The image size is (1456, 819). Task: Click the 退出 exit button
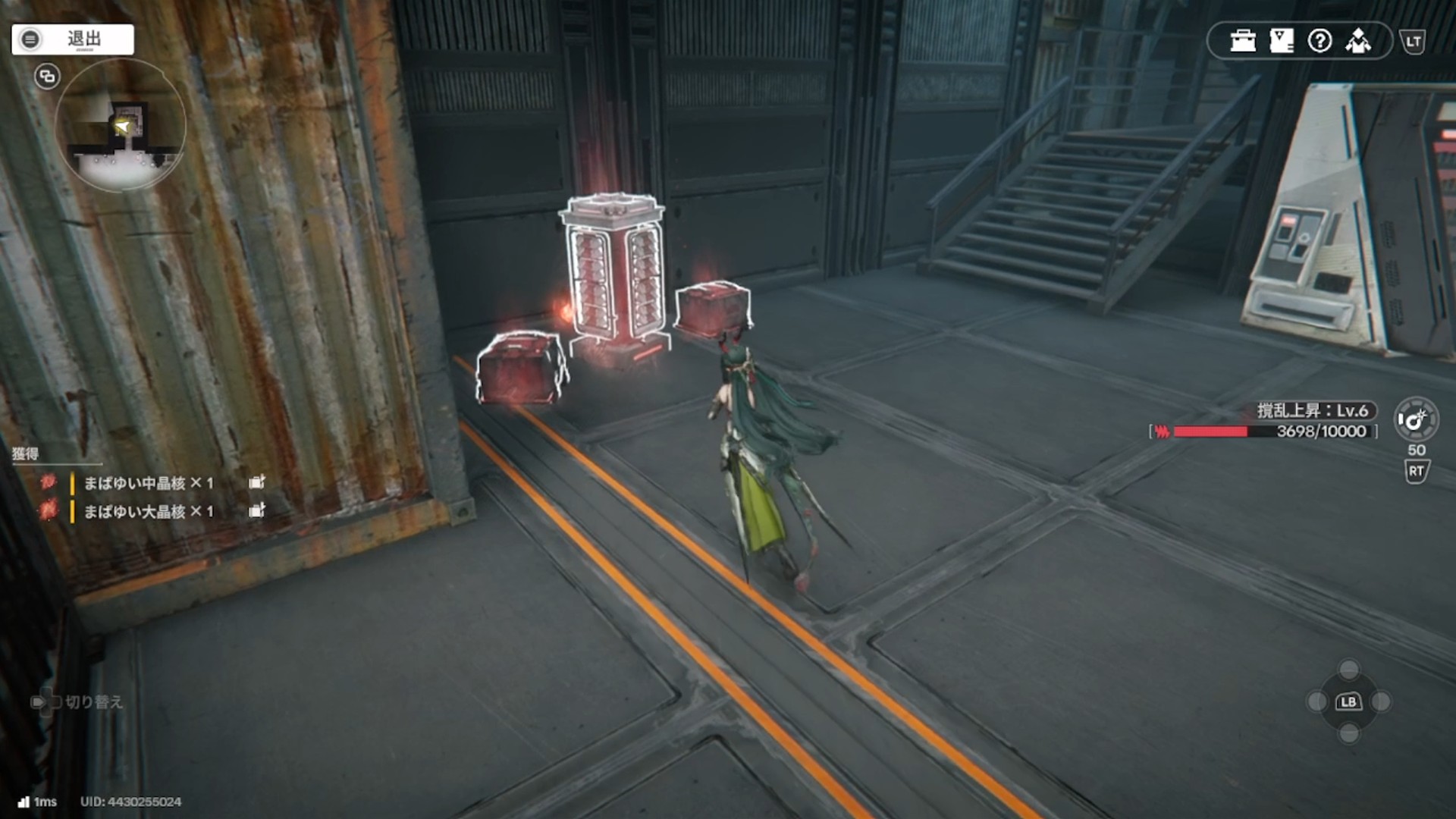point(73,39)
